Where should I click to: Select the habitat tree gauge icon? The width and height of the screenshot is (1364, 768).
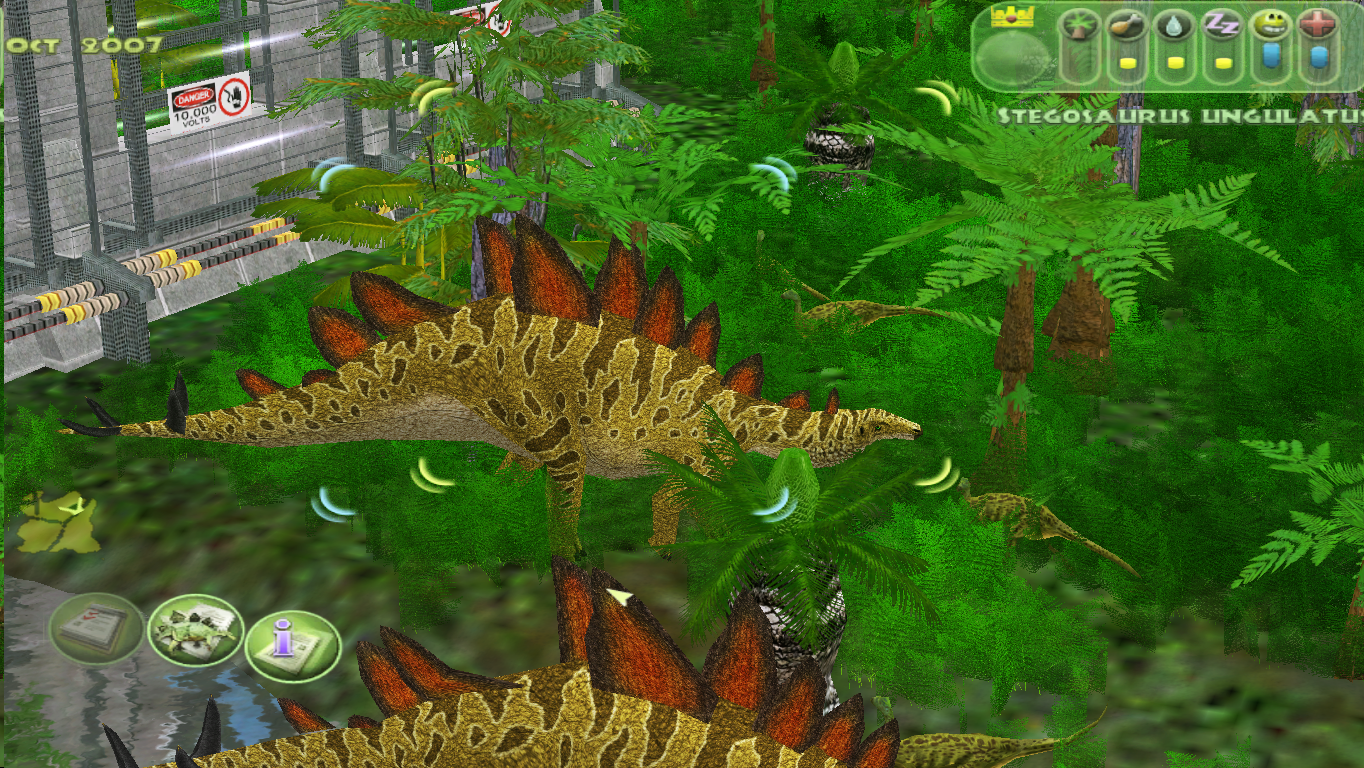coord(1077,23)
